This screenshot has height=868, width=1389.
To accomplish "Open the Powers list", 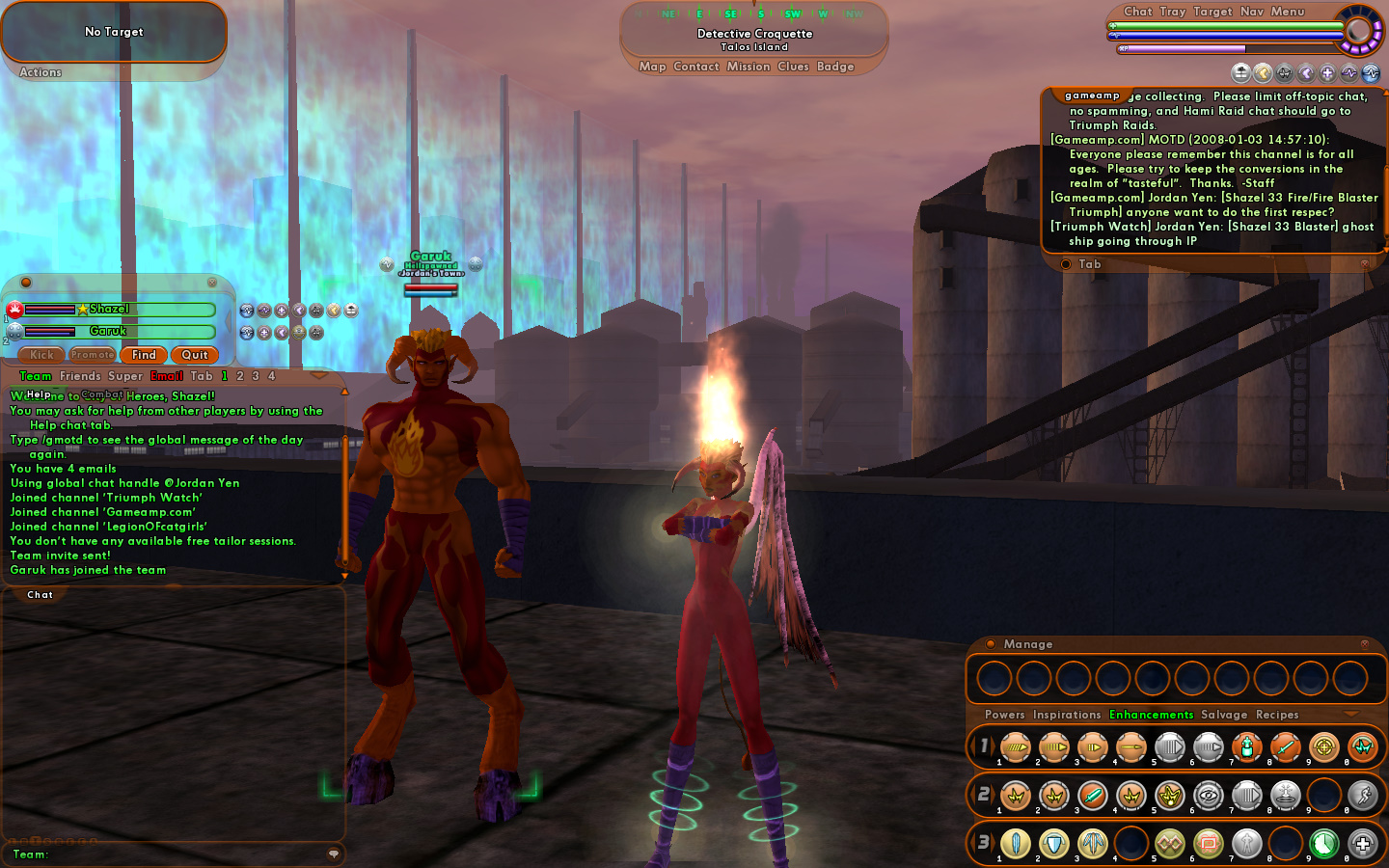I will pos(1004,715).
